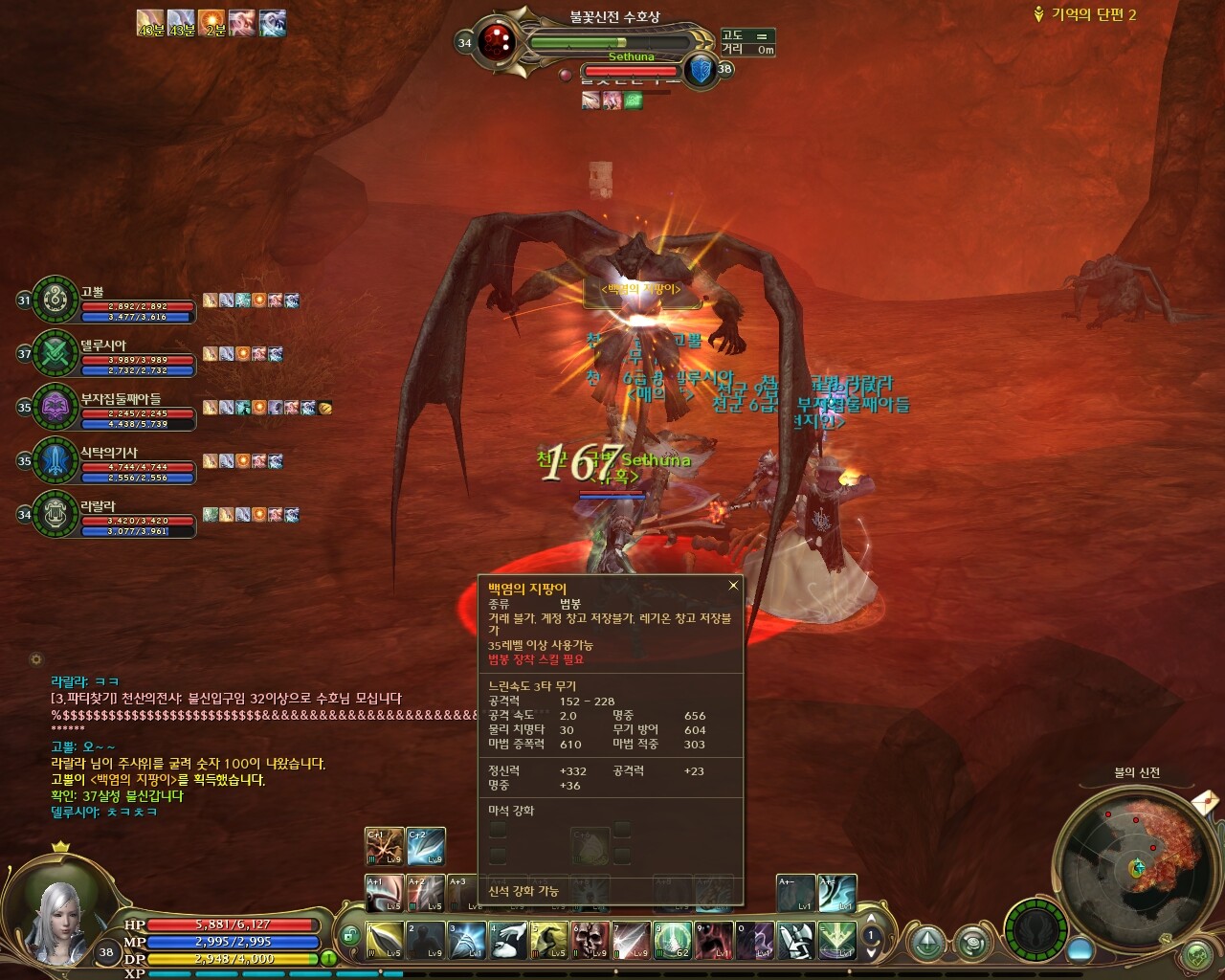Activate the skull skill in slot 6
This screenshot has height=980, width=1225.
point(590,941)
